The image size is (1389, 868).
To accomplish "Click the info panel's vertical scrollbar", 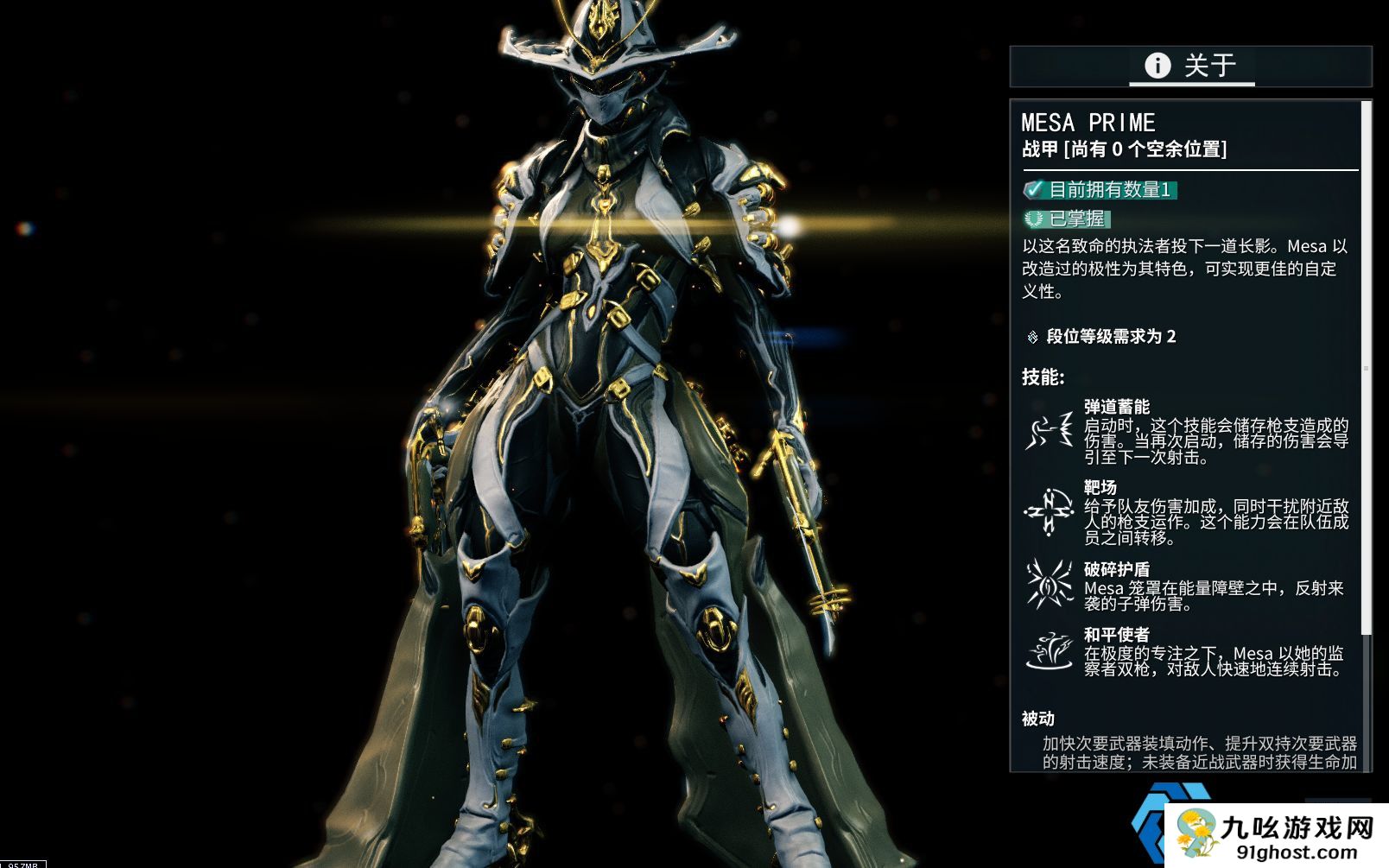I will 1366,367.
